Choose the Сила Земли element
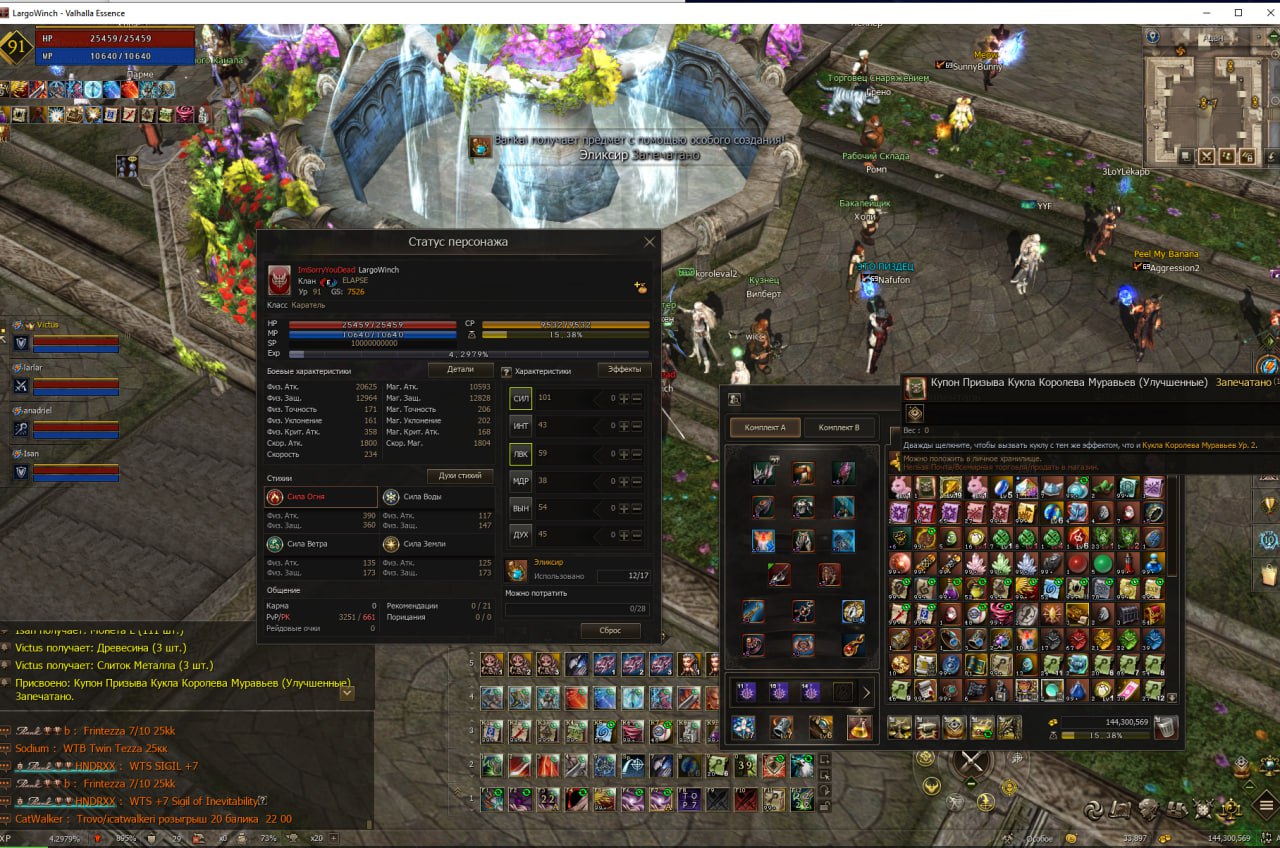Screen dimensions: 1280x848 click(x=437, y=544)
